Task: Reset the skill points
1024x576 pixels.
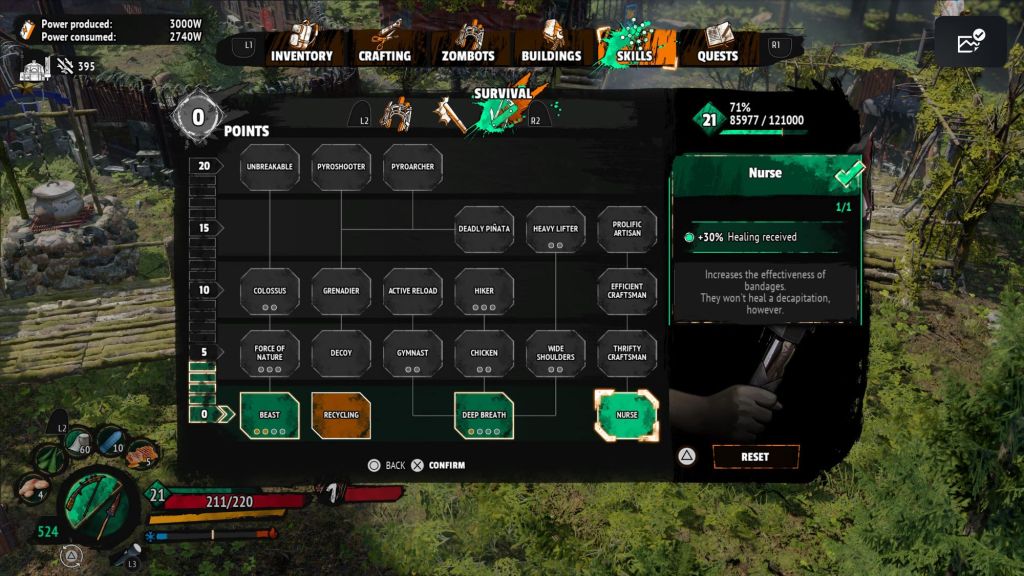Action: 755,457
